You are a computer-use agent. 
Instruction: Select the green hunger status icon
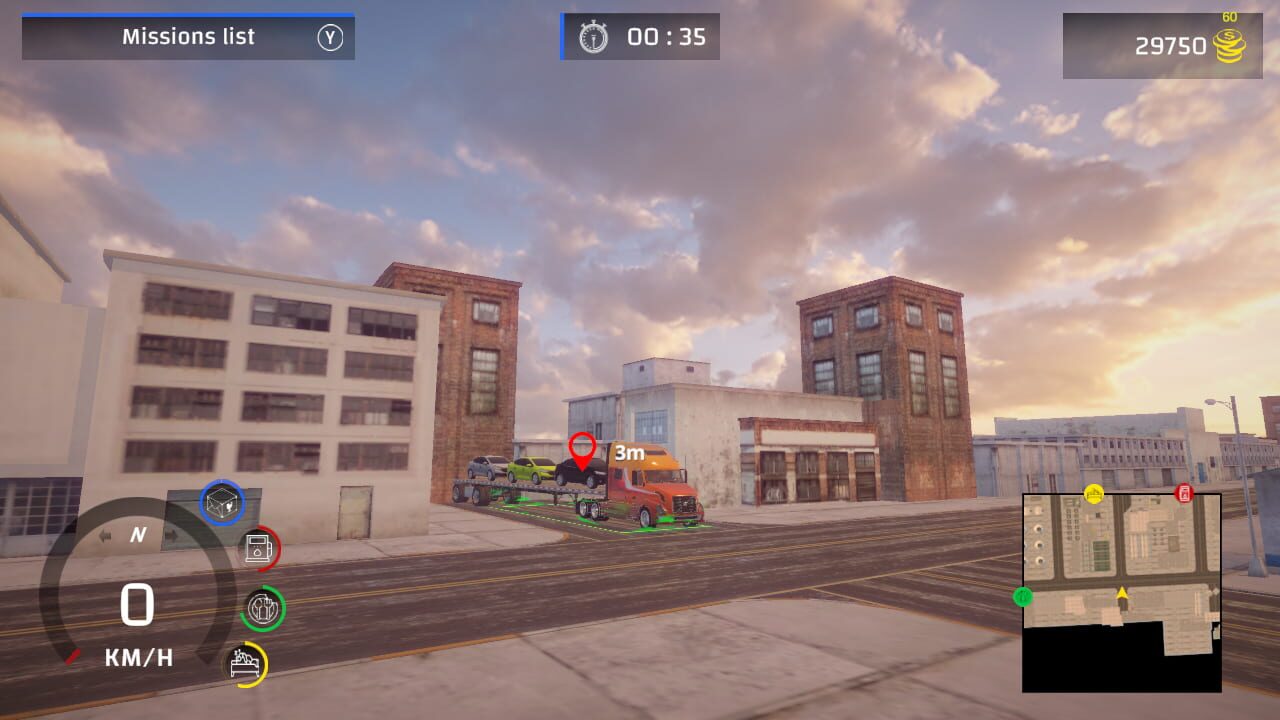pos(262,608)
